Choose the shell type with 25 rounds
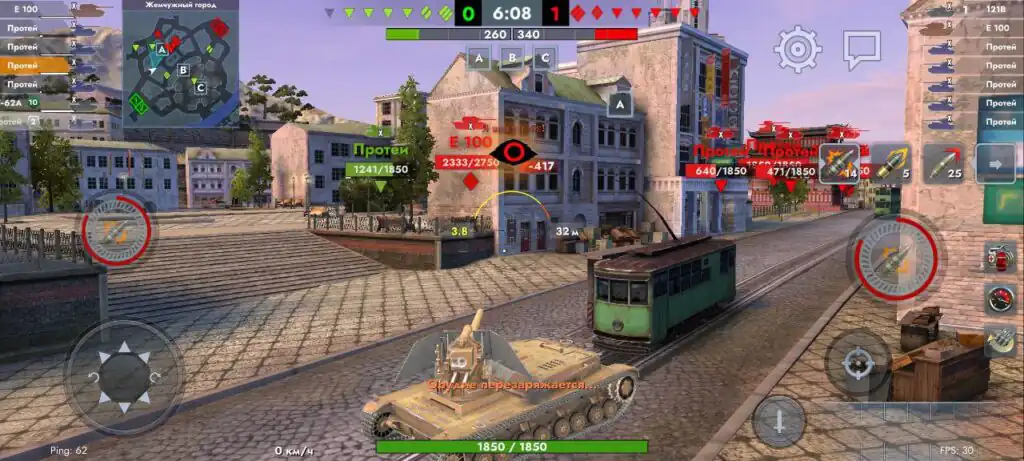Viewport: 1024px width, 461px height. click(x=942, y=163)
